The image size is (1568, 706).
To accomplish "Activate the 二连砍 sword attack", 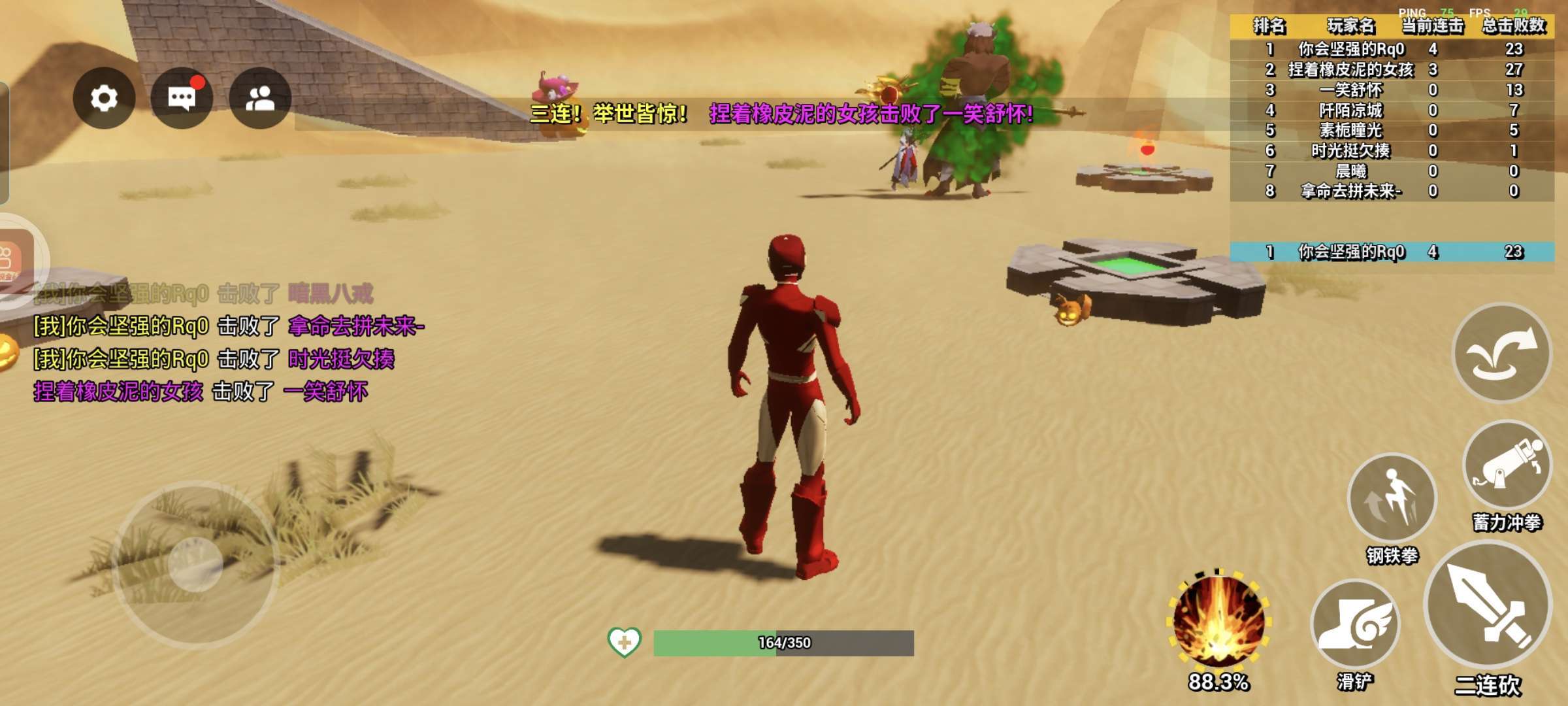I will pyautogui.click(x=1488, y=608).
